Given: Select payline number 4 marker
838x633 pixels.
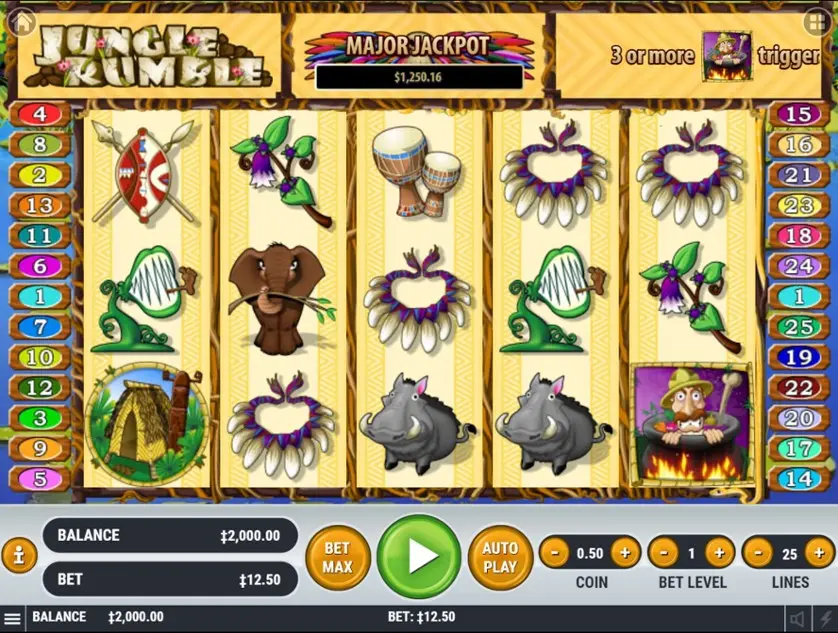Looking at the screenshot, I should pyautogui.click(x=40, y=114).
